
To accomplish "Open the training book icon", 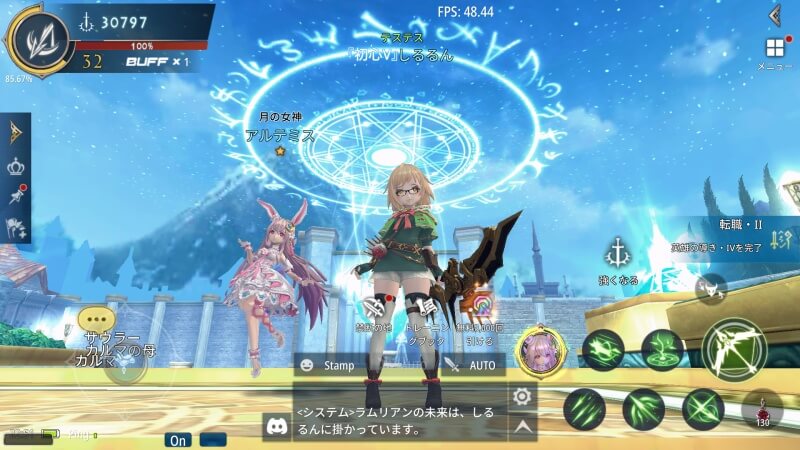I will [x=430, y=303].
